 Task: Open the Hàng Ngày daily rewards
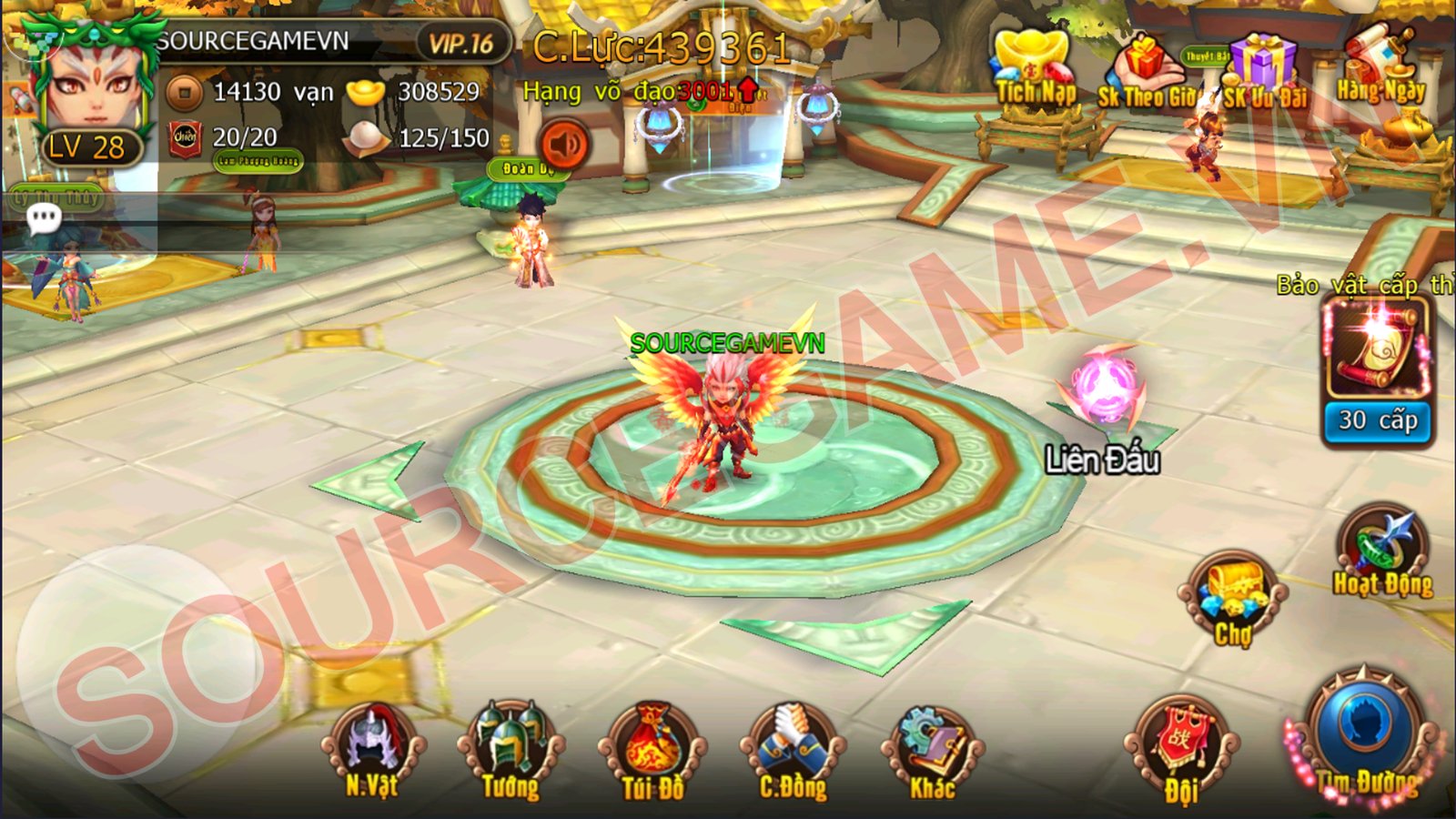pos(1380,68)
